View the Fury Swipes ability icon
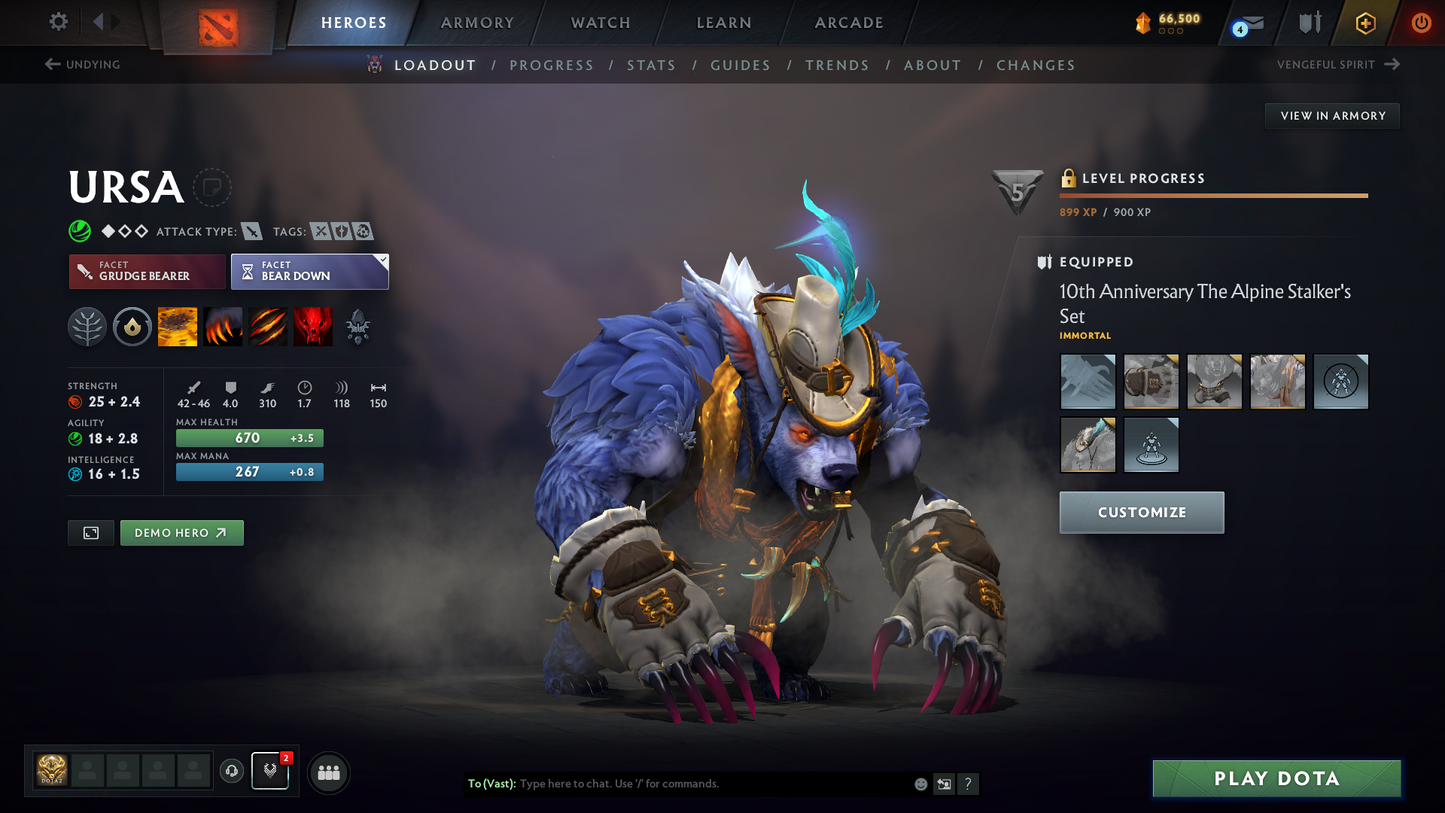Image resolution: width=1445 pixels, height=813 pixels. click(x=267, y=327)
